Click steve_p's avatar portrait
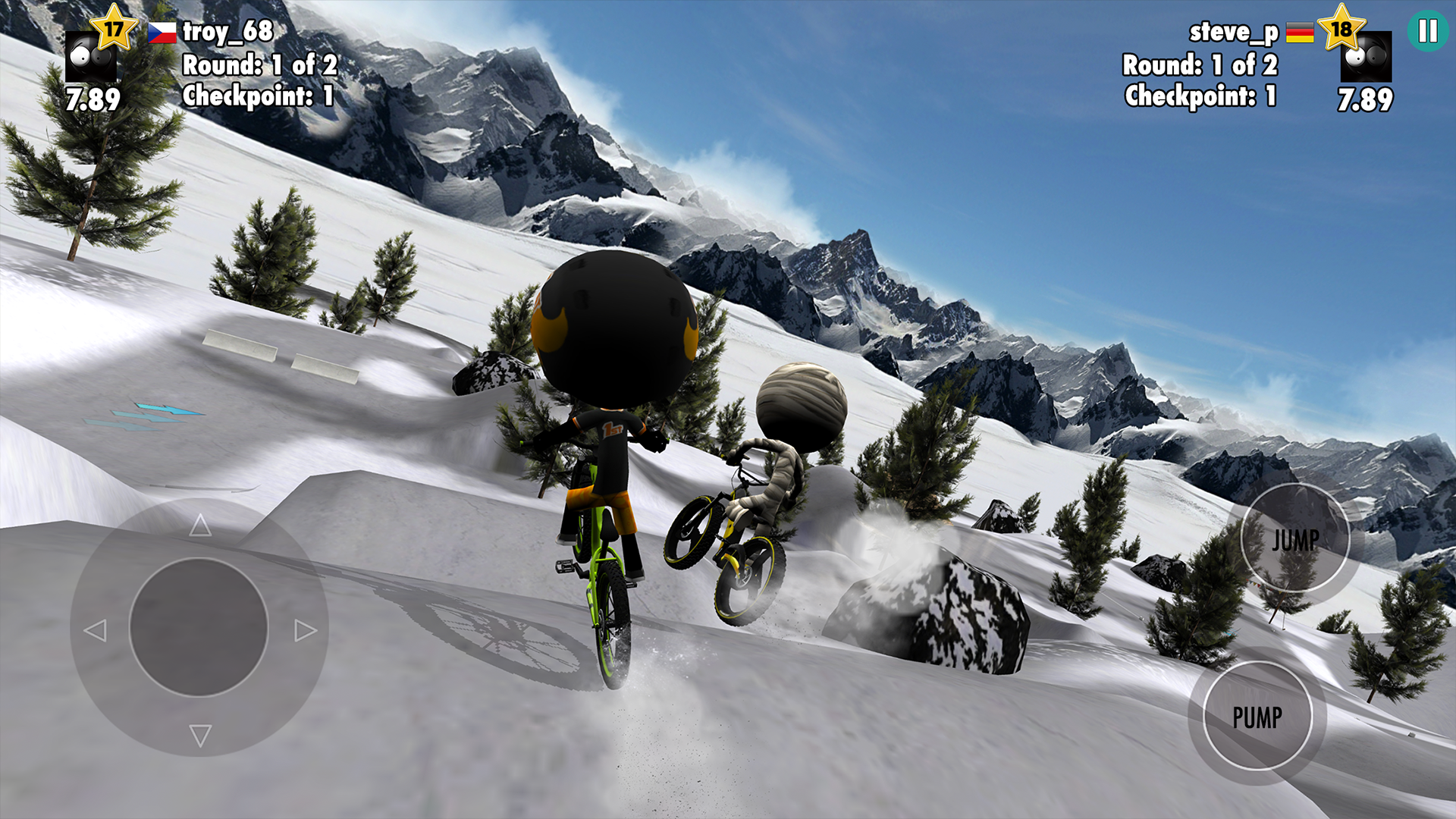This screenshot has width=1456, height=819. pyautogui.click(x=1365, y=57)
